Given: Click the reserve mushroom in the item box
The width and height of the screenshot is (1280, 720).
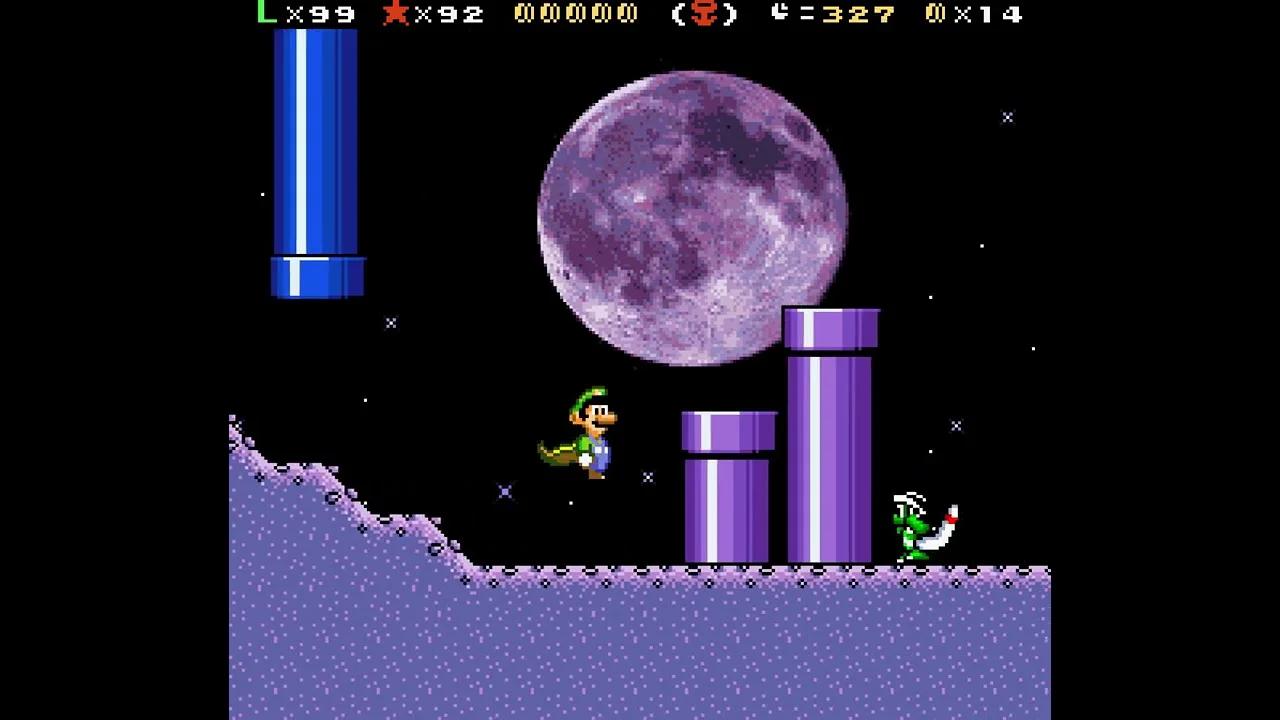Looking at the screenshot, I should pos(703,14).
